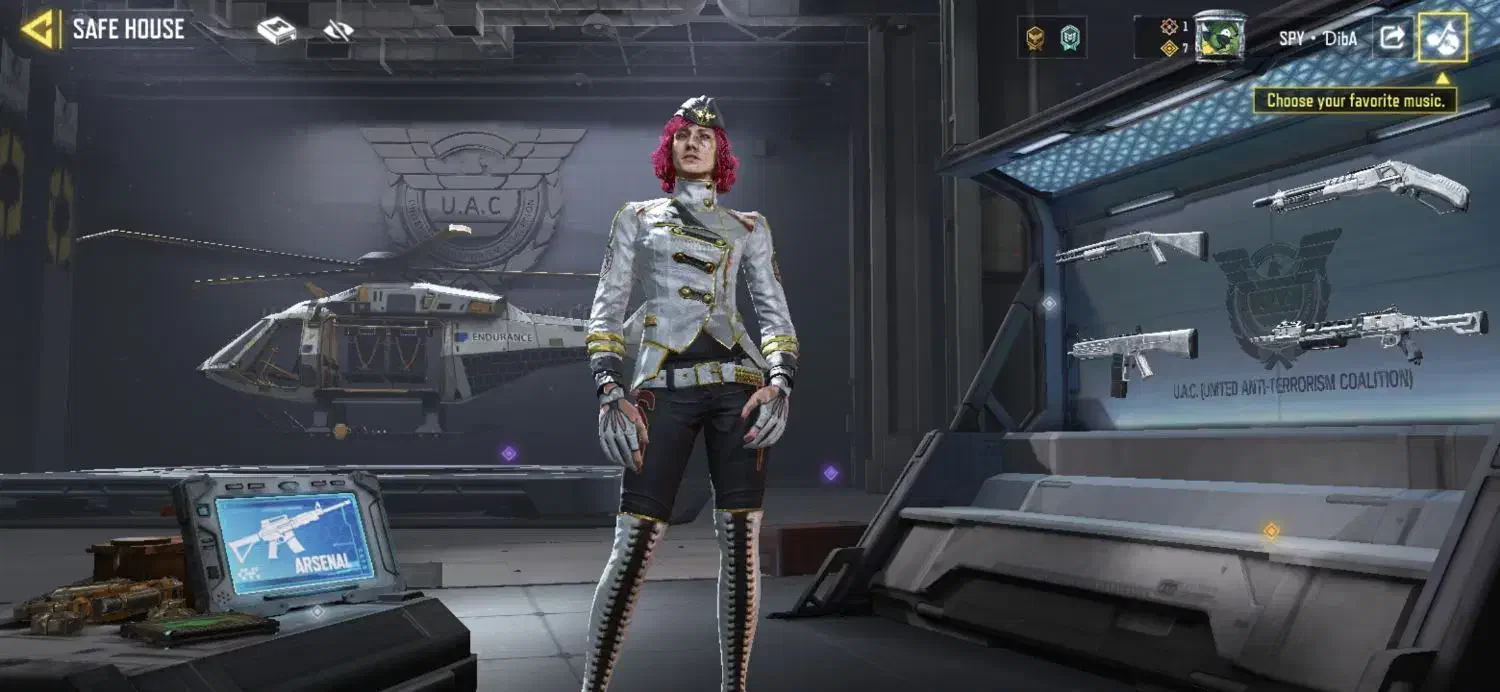Hide the interface with the crossed-eye icon

338,31
